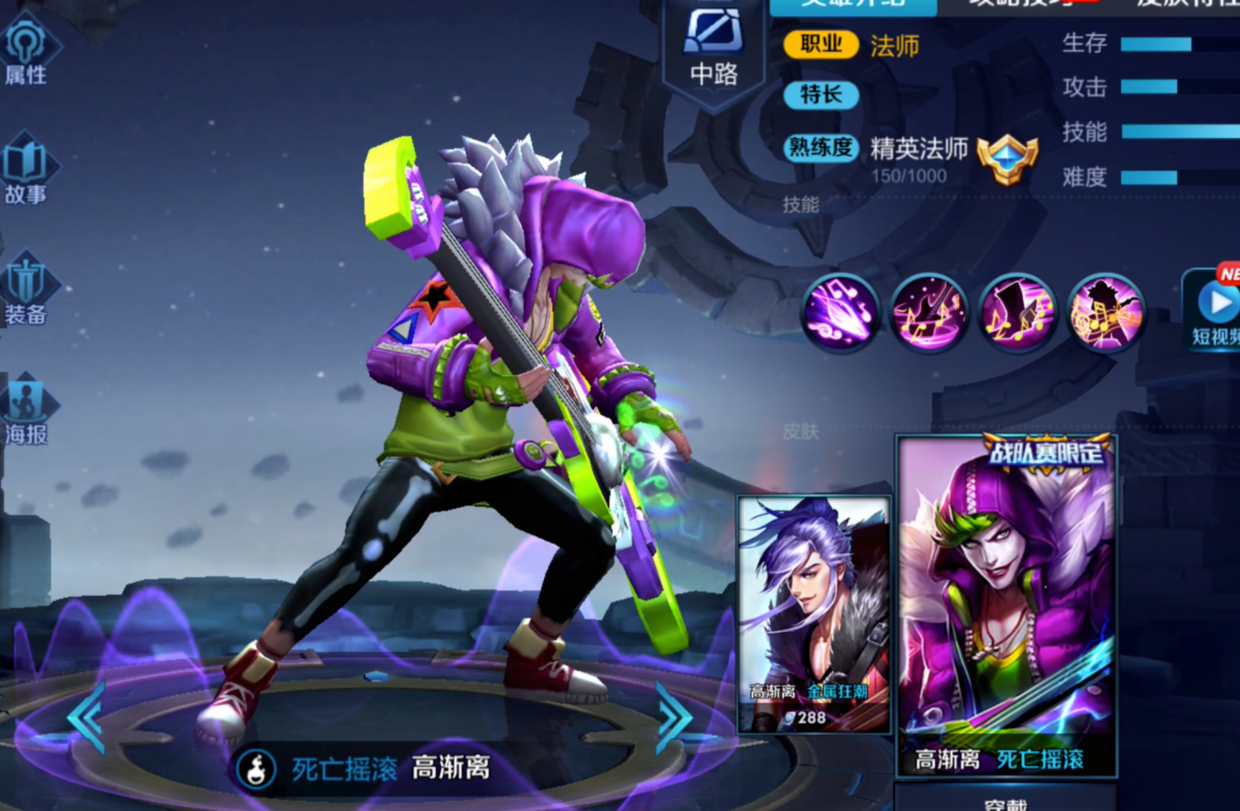Show the previous skin with left arrow
This screenshot has width=1240, height=811.
pos(86,716)
